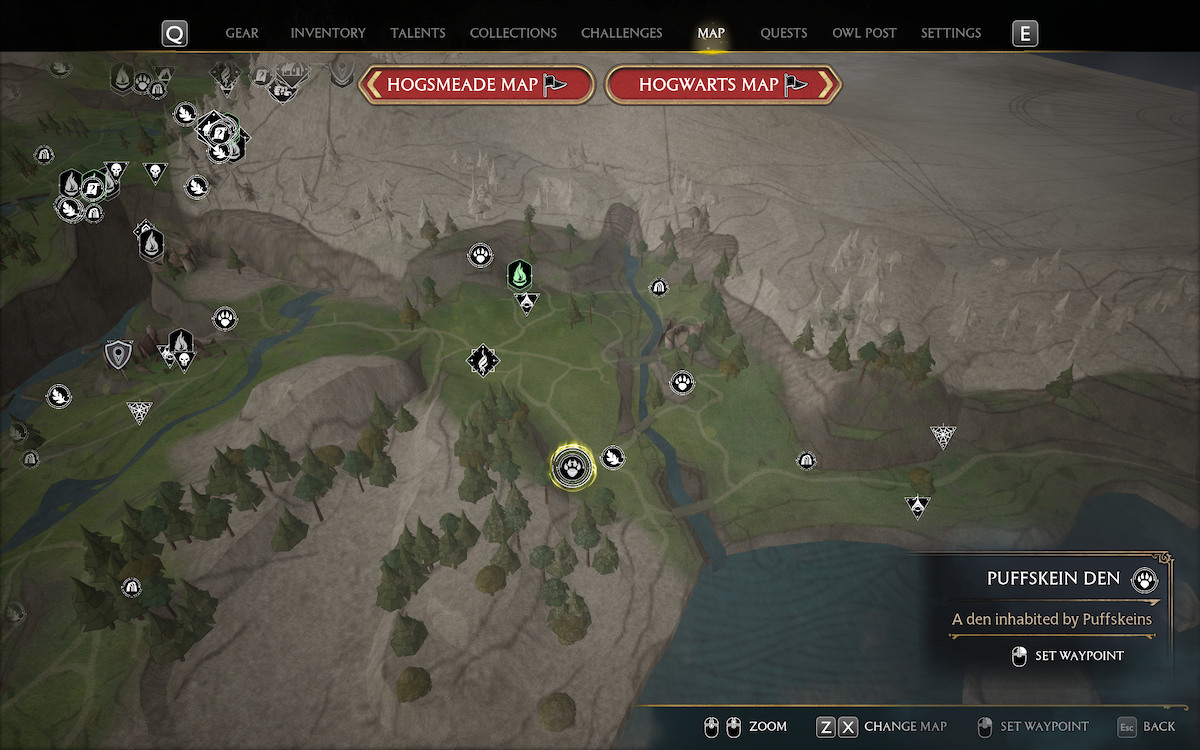Select the spider web lair marker
The height and width of the screenshot is (750, 1200).
point(942,435)
